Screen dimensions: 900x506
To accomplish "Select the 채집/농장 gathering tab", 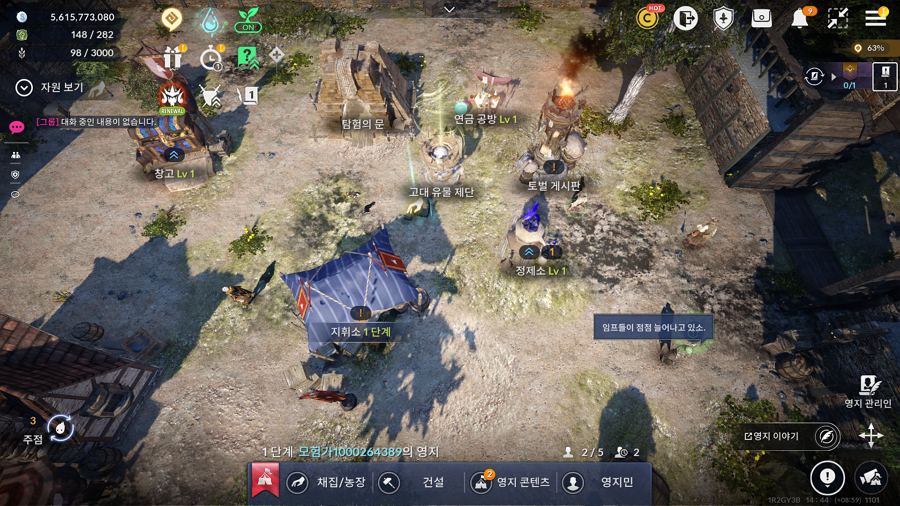I will [x=328, y=482].
